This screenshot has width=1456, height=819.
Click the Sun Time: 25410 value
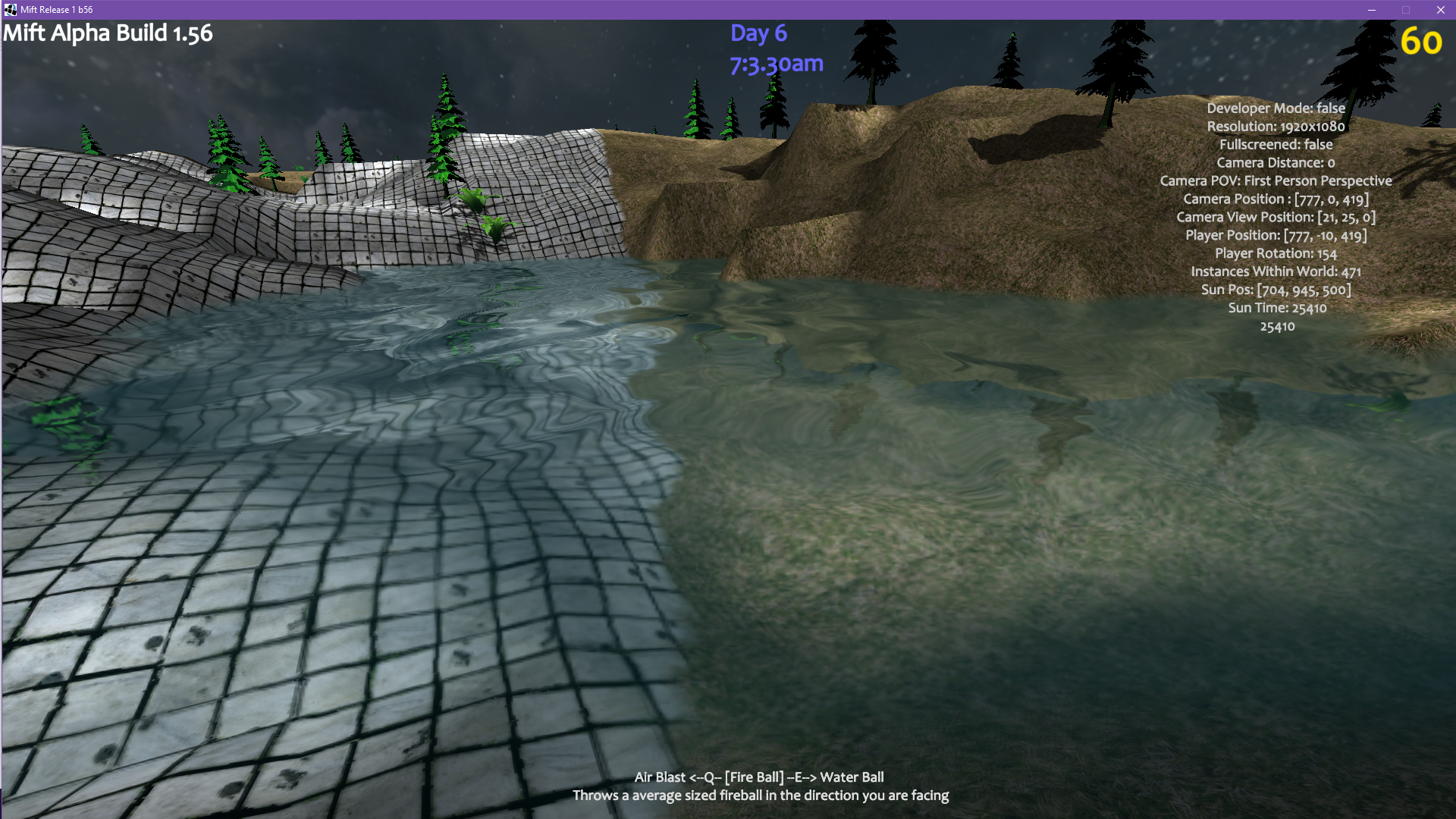coord(1278,308)
